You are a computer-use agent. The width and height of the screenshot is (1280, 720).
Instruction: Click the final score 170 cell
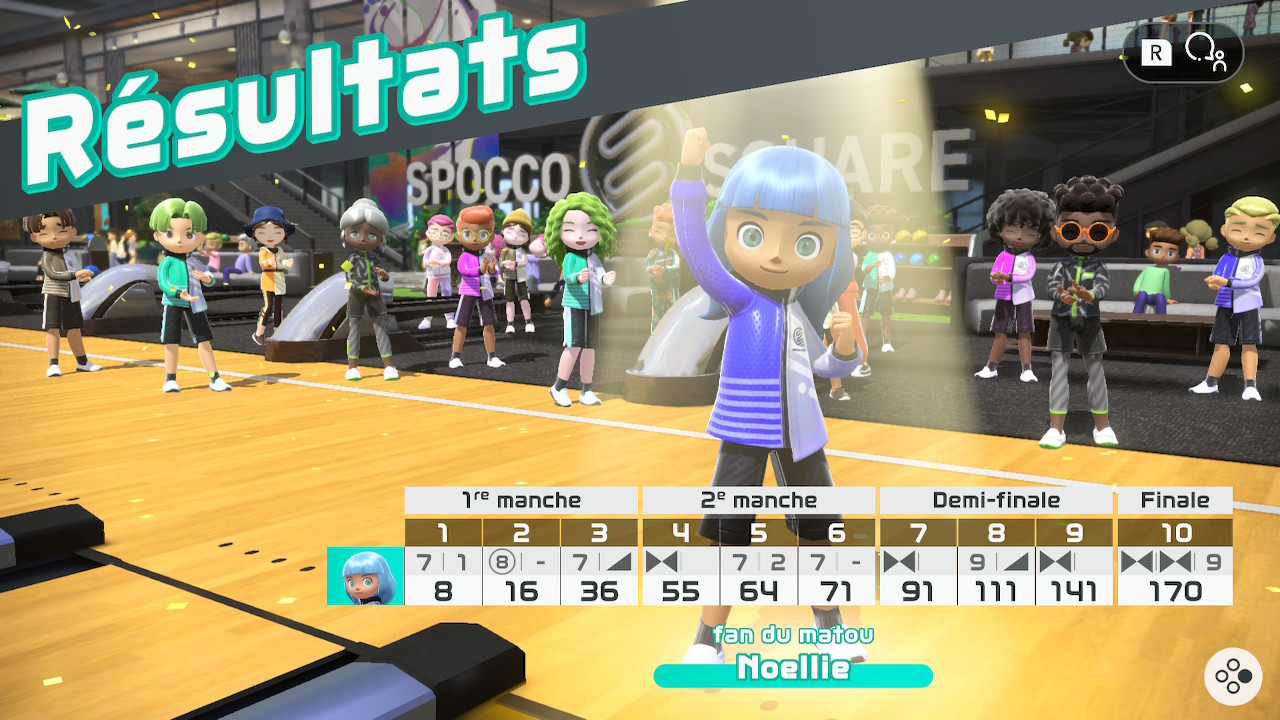click(x=1176, y=590)
